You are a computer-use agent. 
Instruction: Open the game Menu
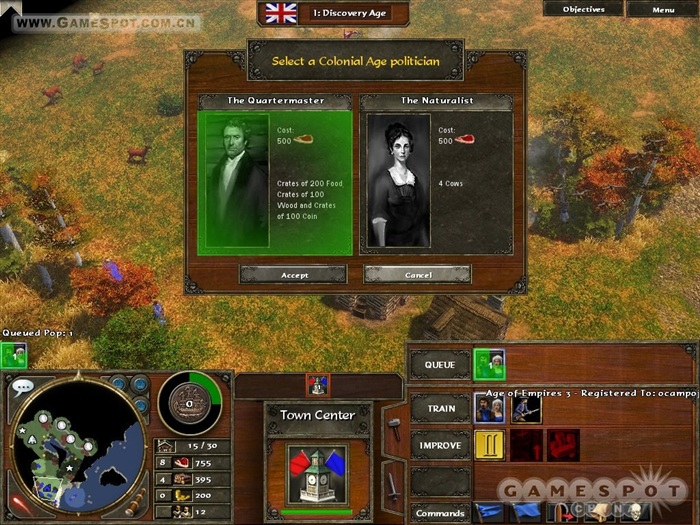663,9
